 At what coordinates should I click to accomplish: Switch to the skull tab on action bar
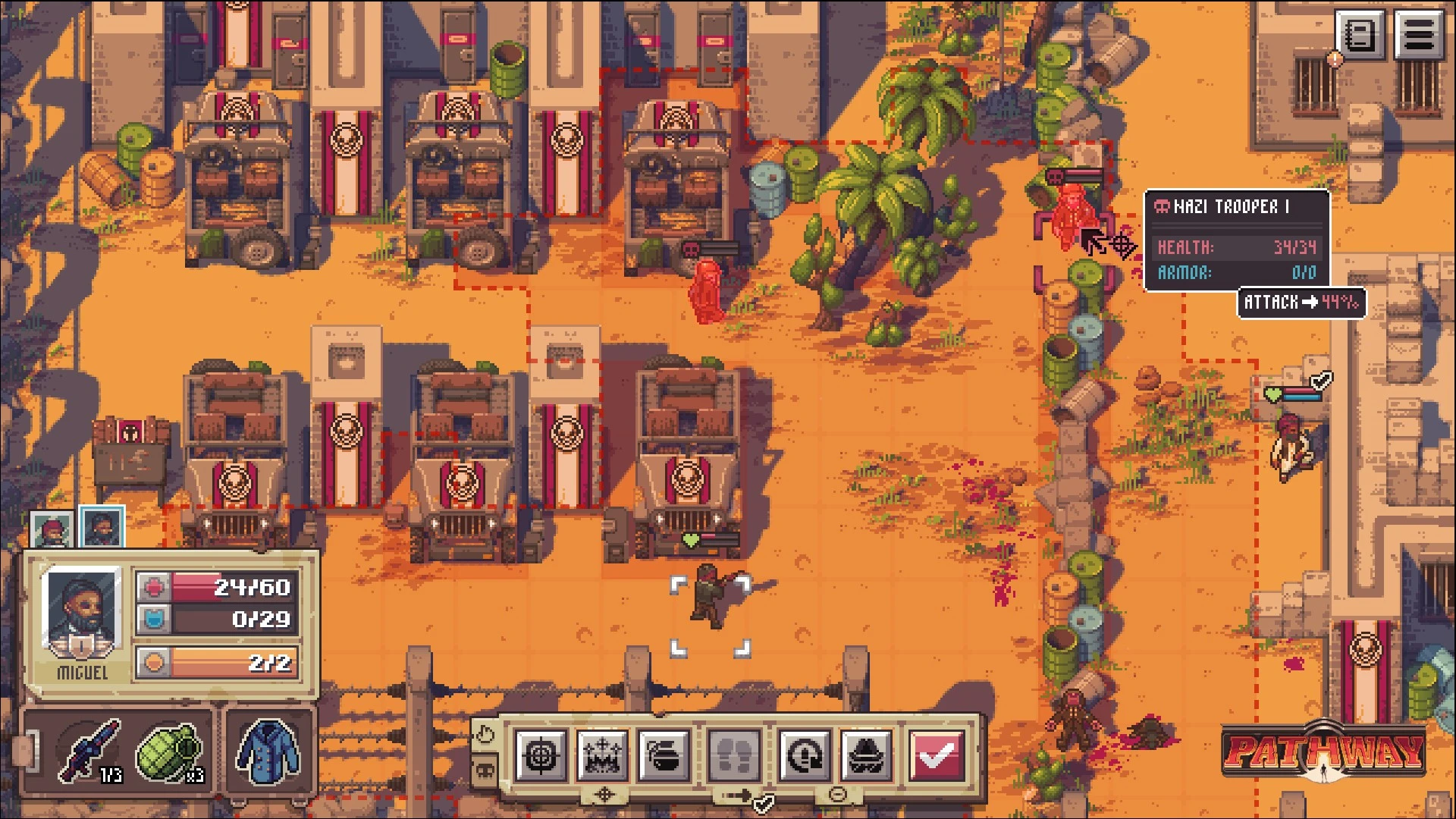pyautogui.click(x=484, y=772)
